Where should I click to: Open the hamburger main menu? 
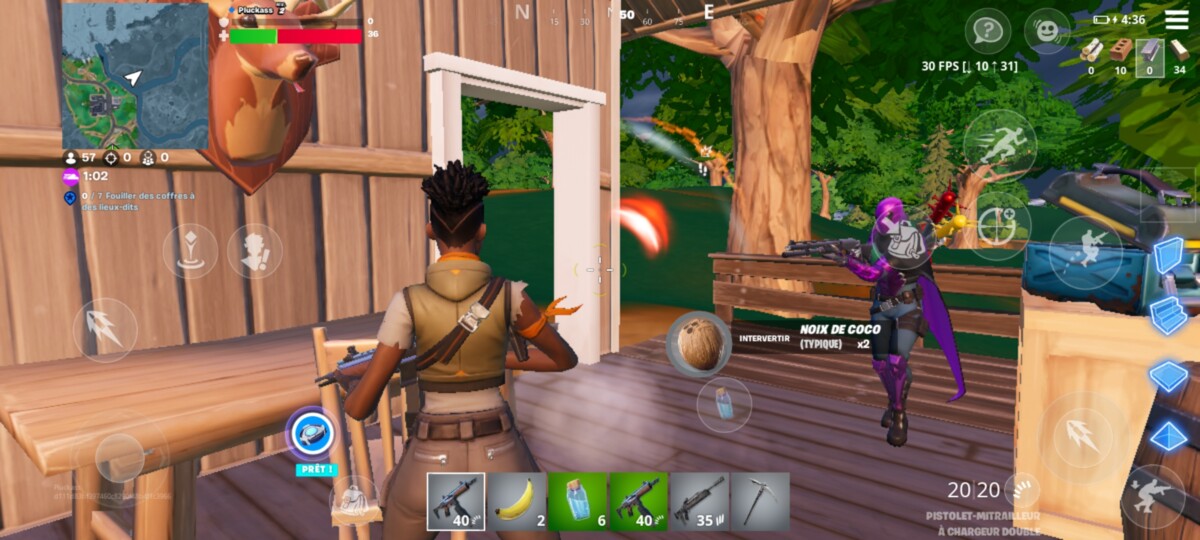(x=1177, y=19)
